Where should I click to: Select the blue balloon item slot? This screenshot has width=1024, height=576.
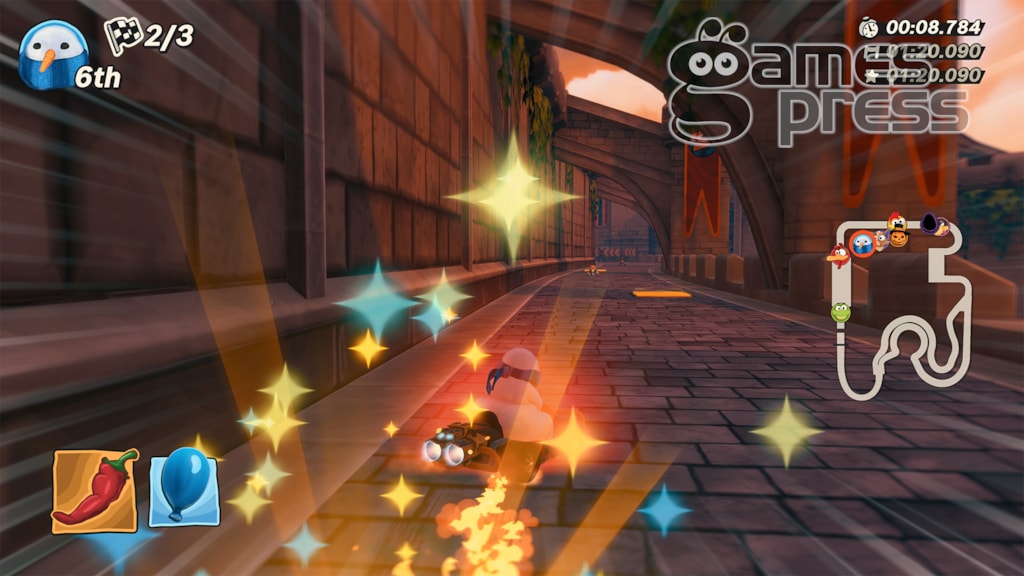(x=184, y=486)
